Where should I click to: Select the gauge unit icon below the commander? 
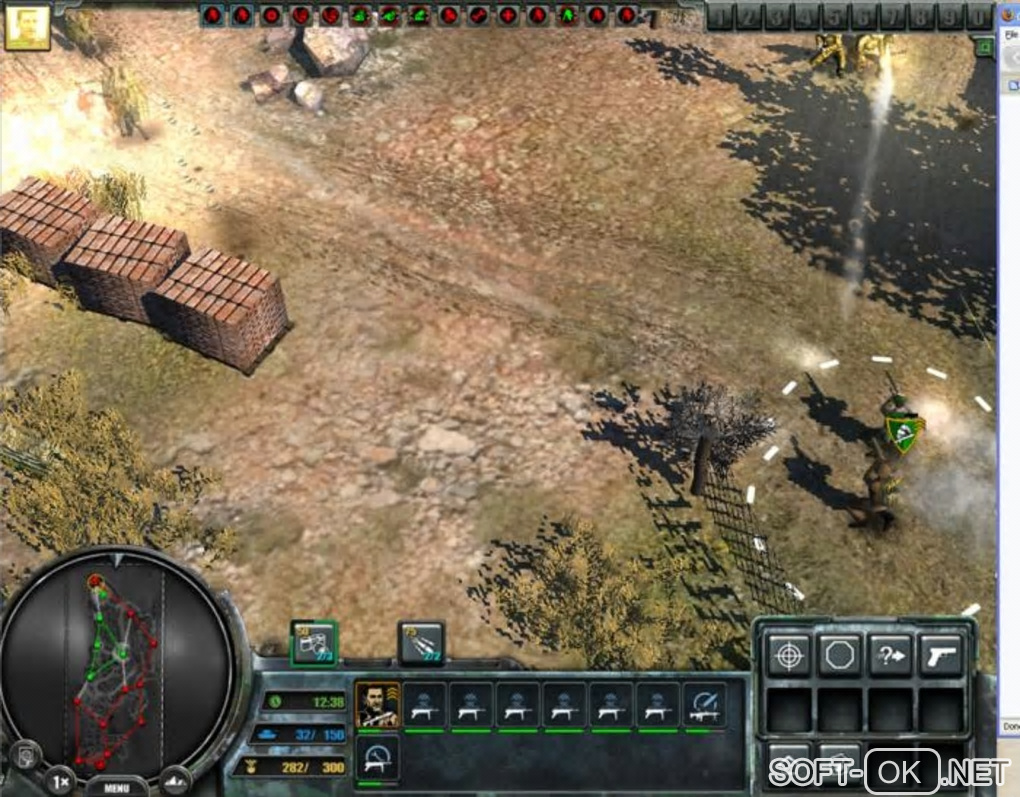pyautogui.click(x=379, y=758)
